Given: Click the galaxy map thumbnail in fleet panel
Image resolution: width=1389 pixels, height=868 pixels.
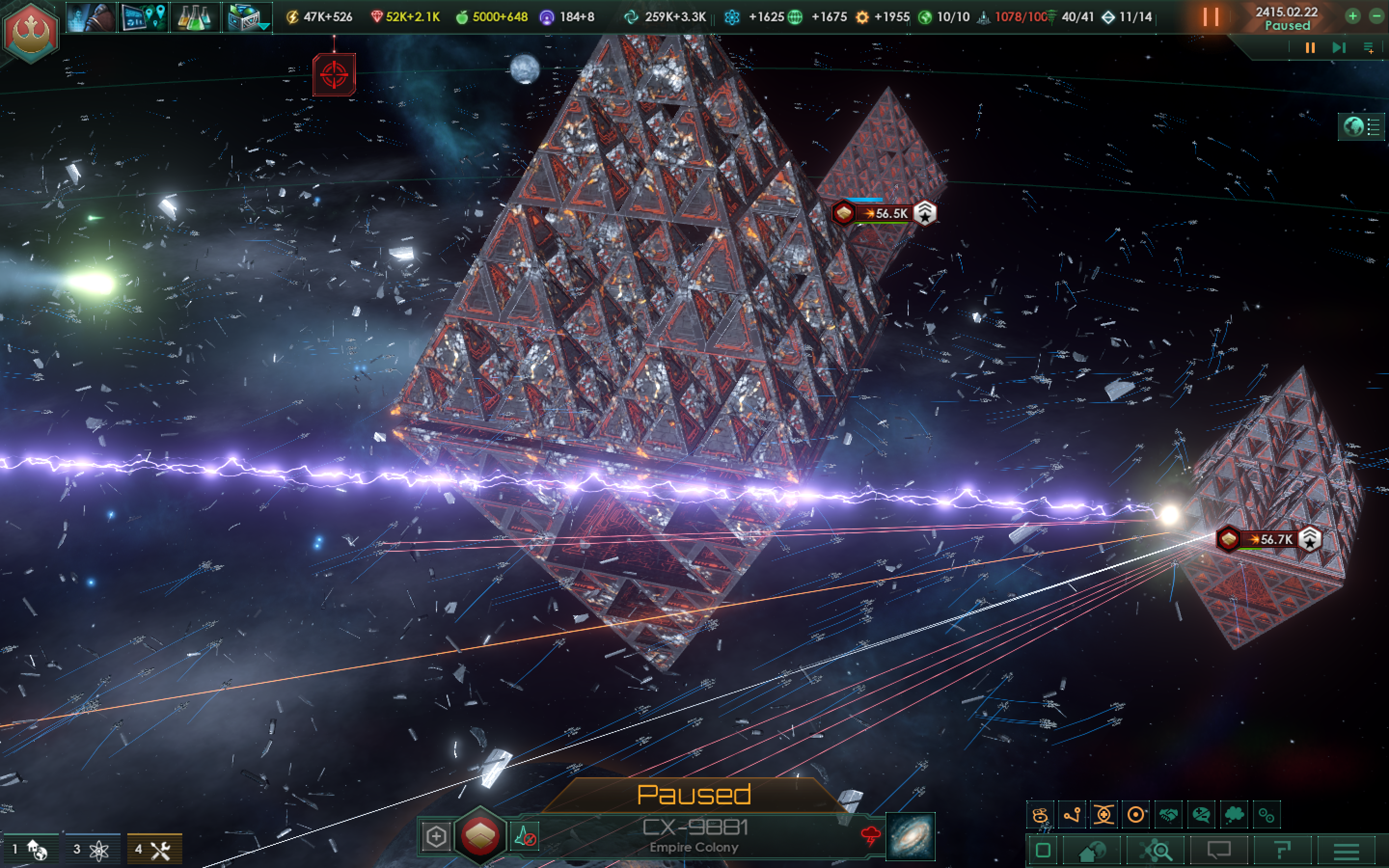Looking at the screenshot, I should click(x=910, y=837).
